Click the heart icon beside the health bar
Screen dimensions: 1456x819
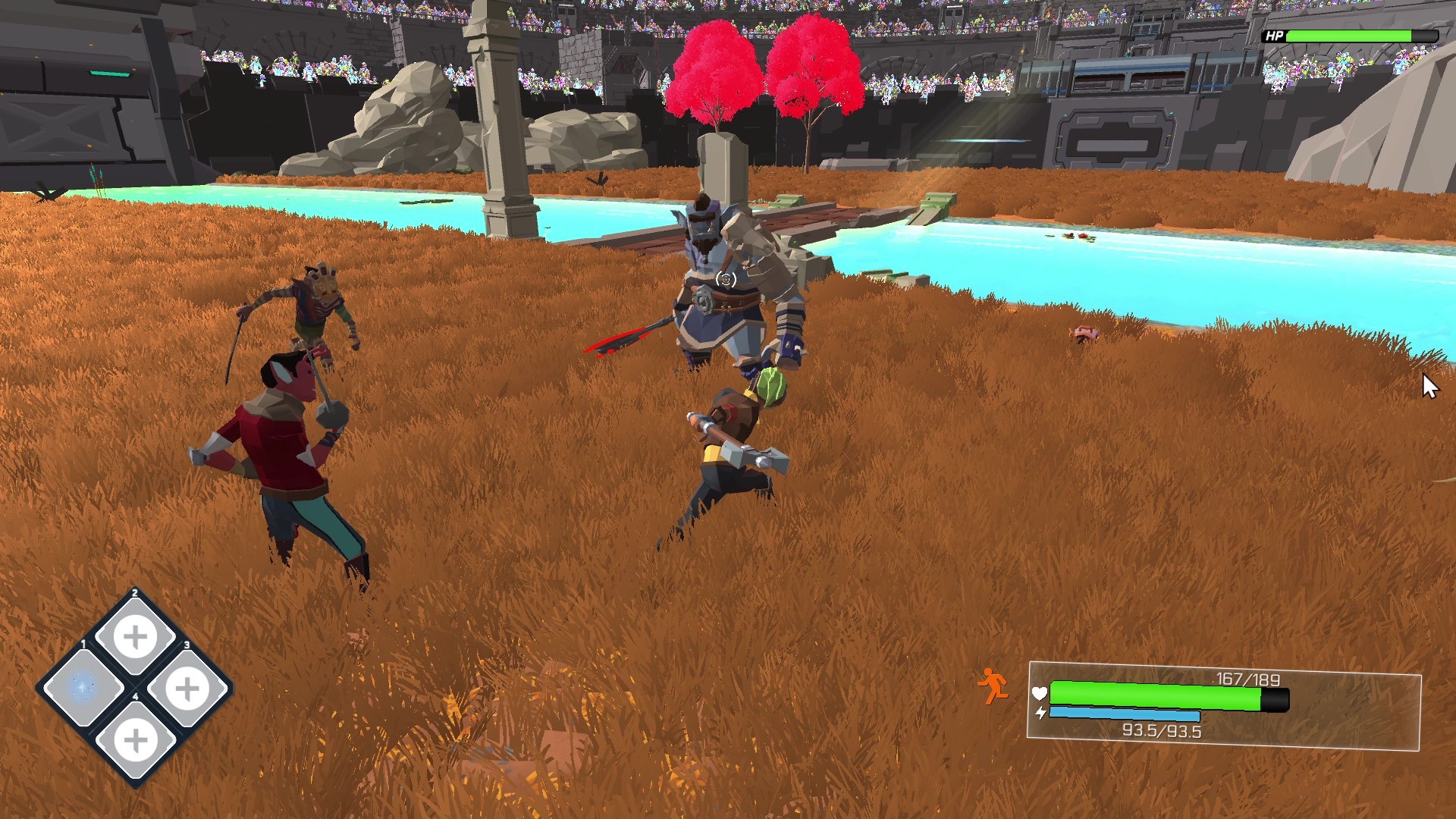[x=1039, y=694]
